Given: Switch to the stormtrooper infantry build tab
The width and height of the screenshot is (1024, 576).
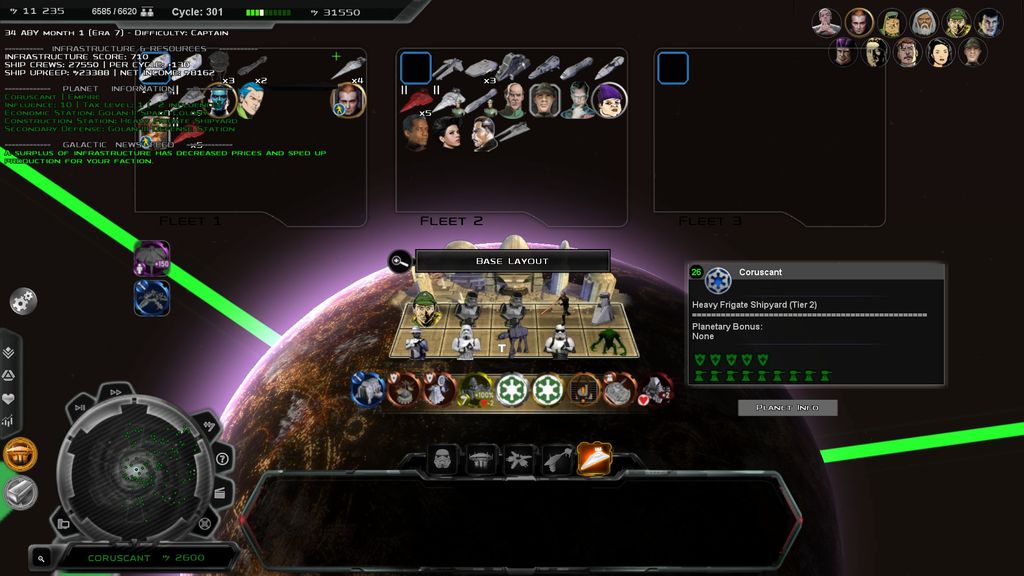Looking at the screenshot, I should [x=442, y=460].
